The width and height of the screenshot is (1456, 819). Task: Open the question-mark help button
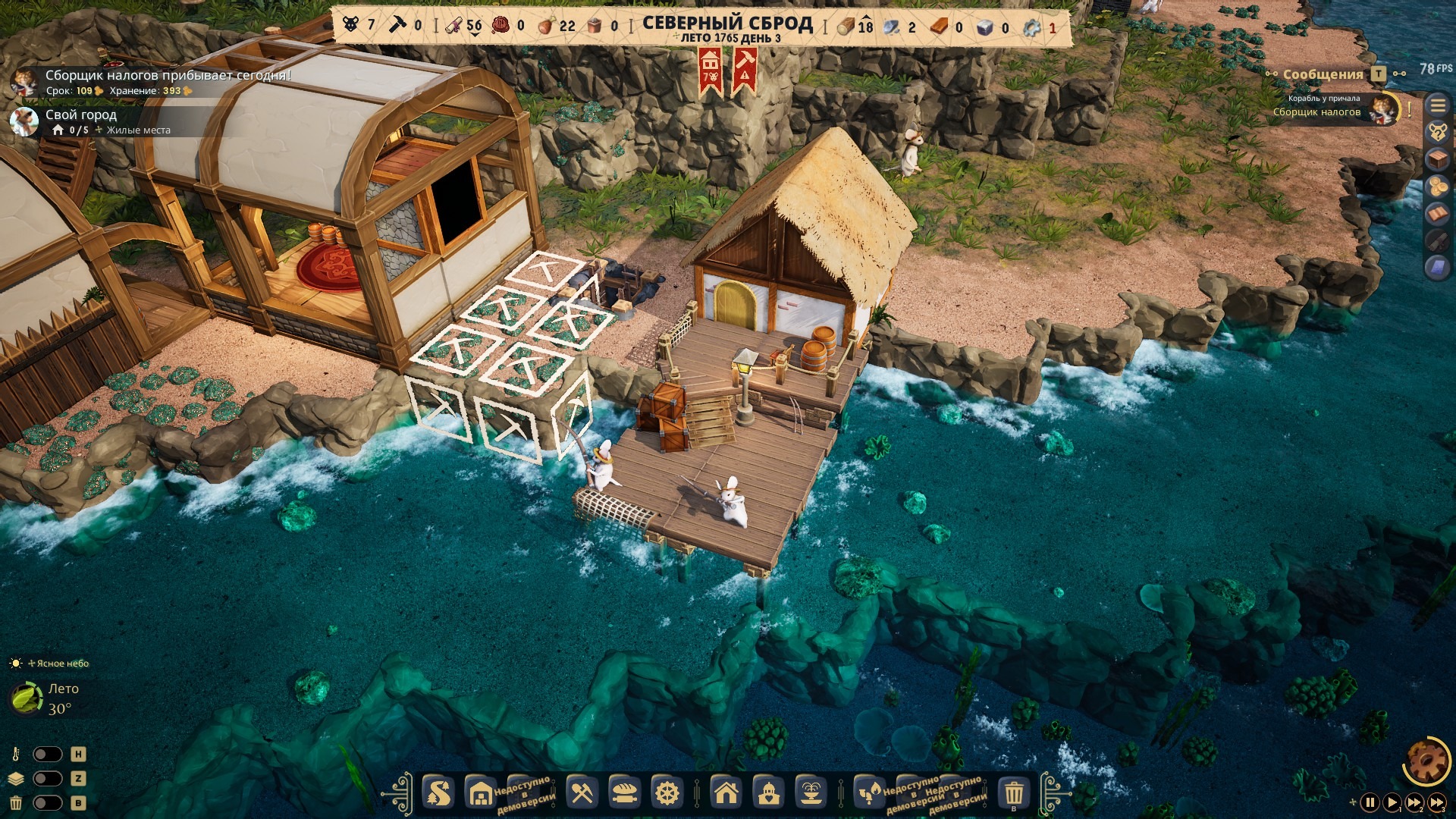1438,133
